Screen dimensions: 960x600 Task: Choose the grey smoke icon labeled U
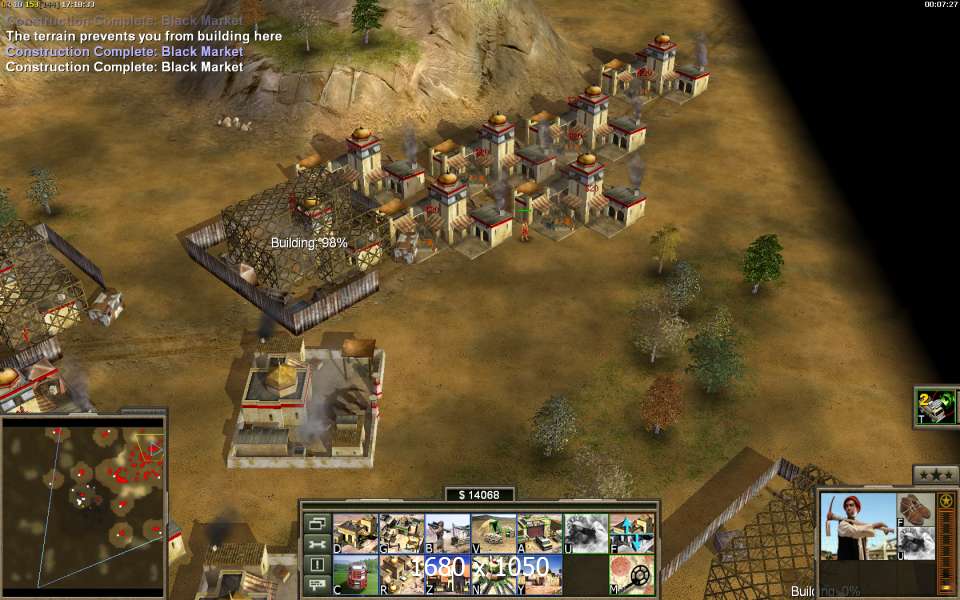585,533
